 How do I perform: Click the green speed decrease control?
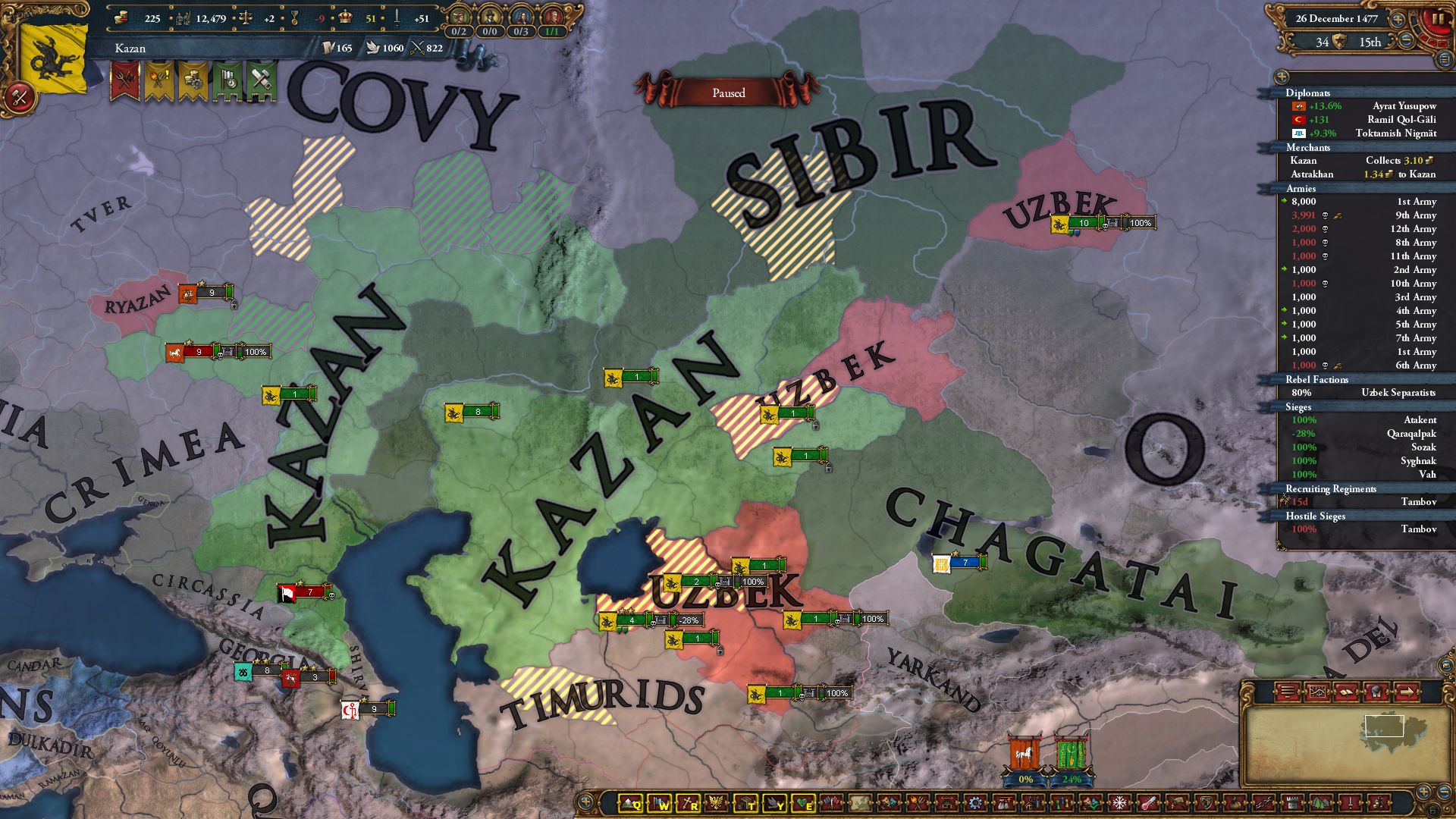pos(1407,39)
